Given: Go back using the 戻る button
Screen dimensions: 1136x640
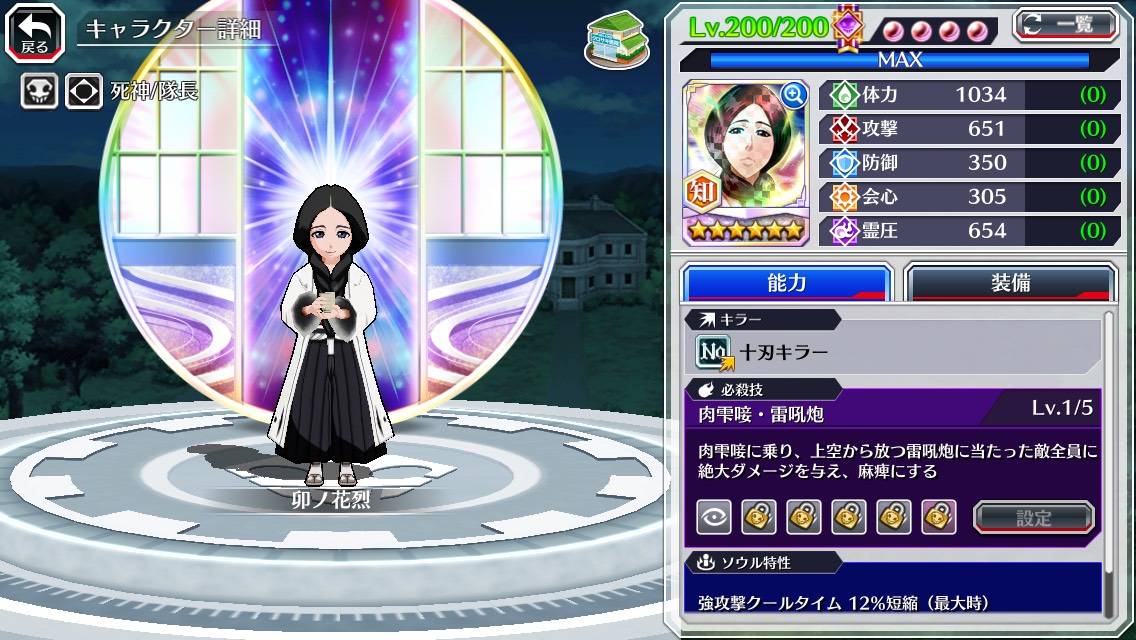Looking at the screenshot, I should (35, 31).
